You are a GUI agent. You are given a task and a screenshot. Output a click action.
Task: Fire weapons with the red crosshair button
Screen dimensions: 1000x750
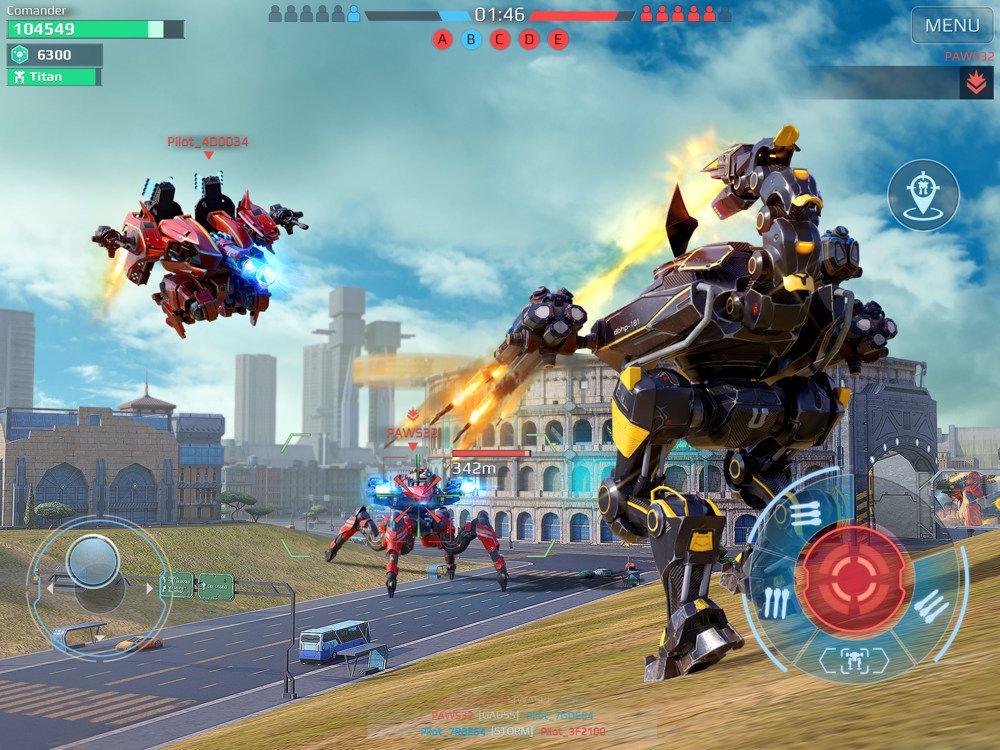pyautogui.click(x=851, y=577)
